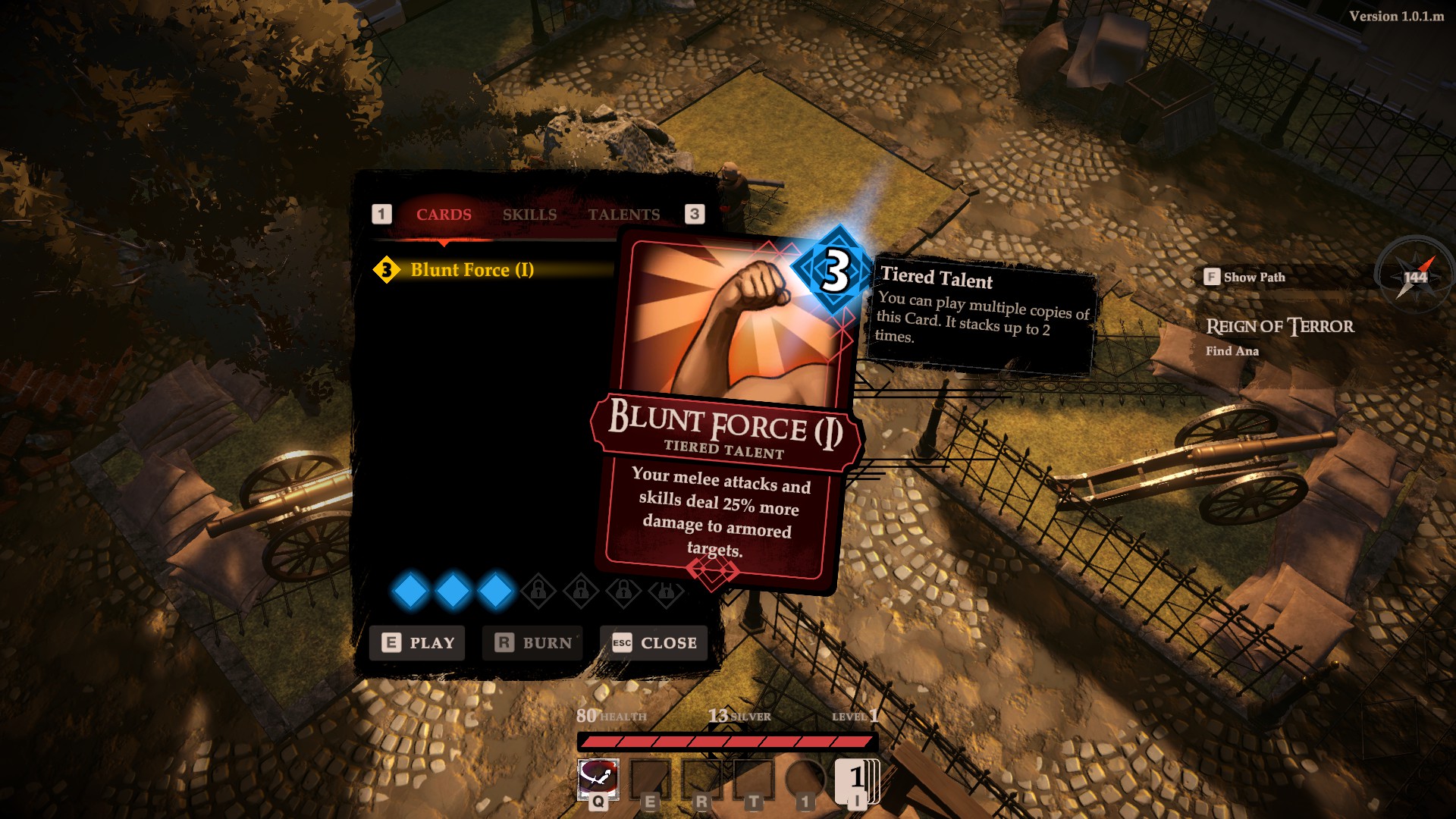Play the selected card
The width and height of the screenshot is (1456, 819).
(418, 643)
